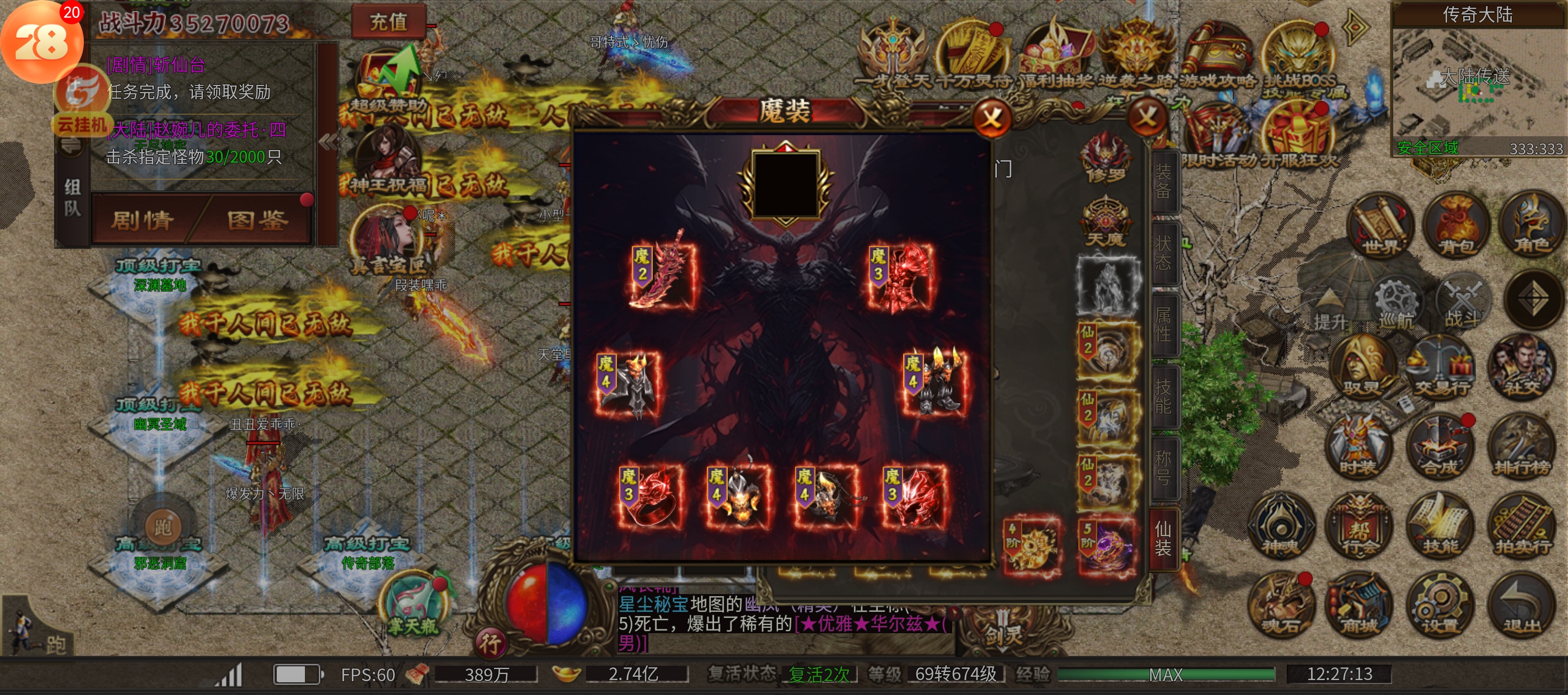1568x695 pixels.
Task: Open the 商城 shop
Action: (1360, 606)
